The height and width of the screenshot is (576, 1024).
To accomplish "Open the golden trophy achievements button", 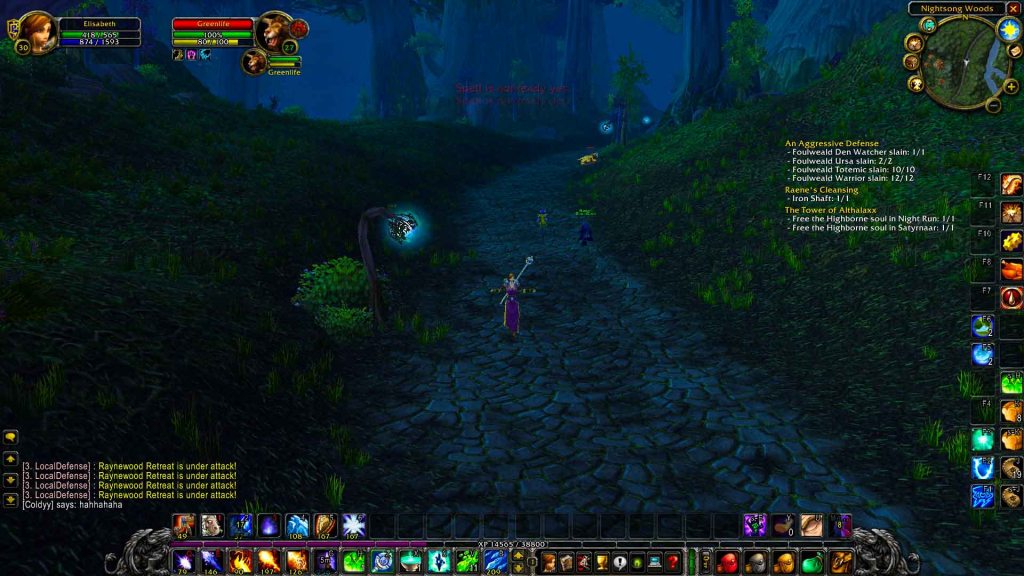I will (x=601, y=562).
